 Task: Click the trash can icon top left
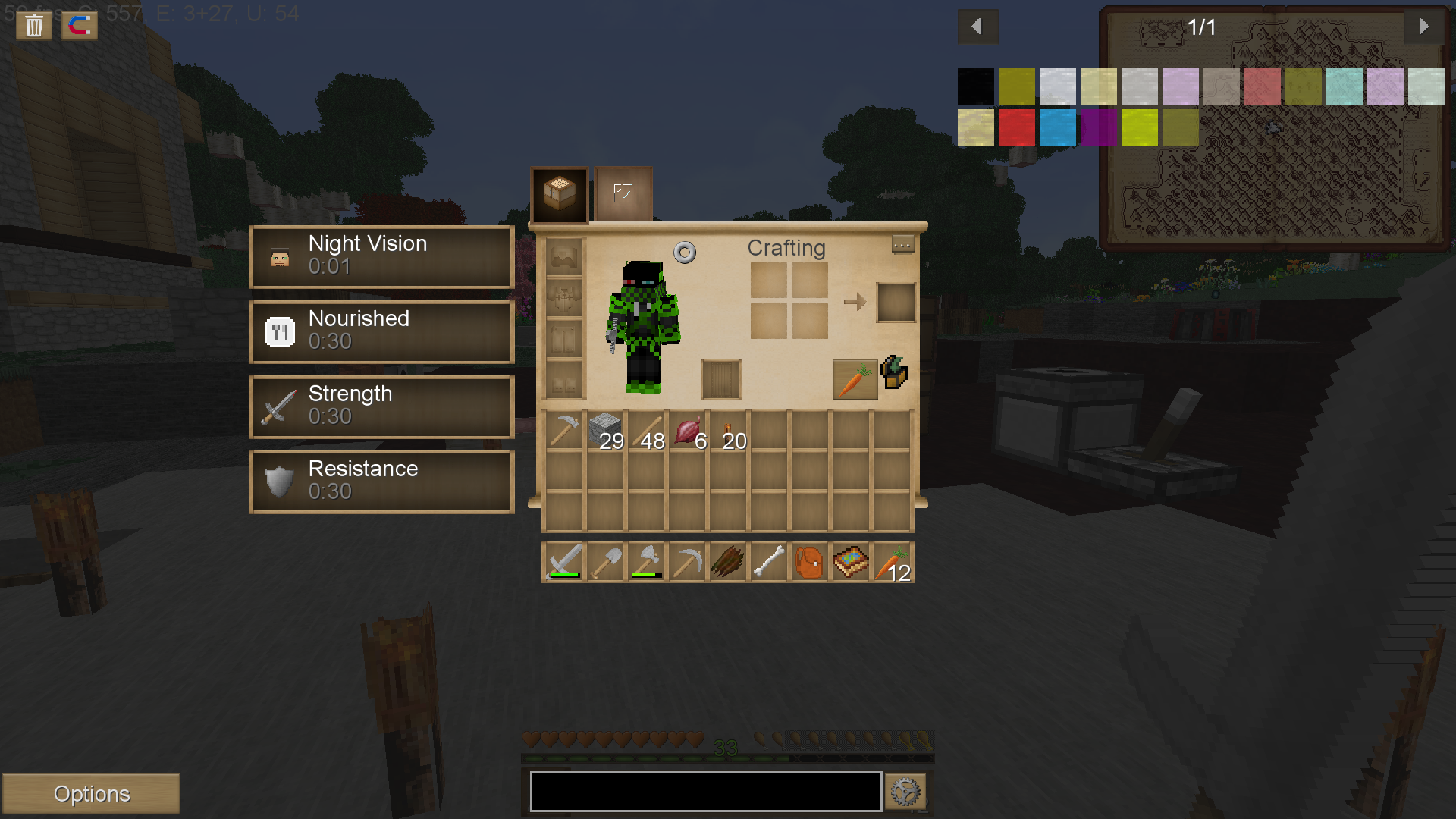(x=33, y=25)
